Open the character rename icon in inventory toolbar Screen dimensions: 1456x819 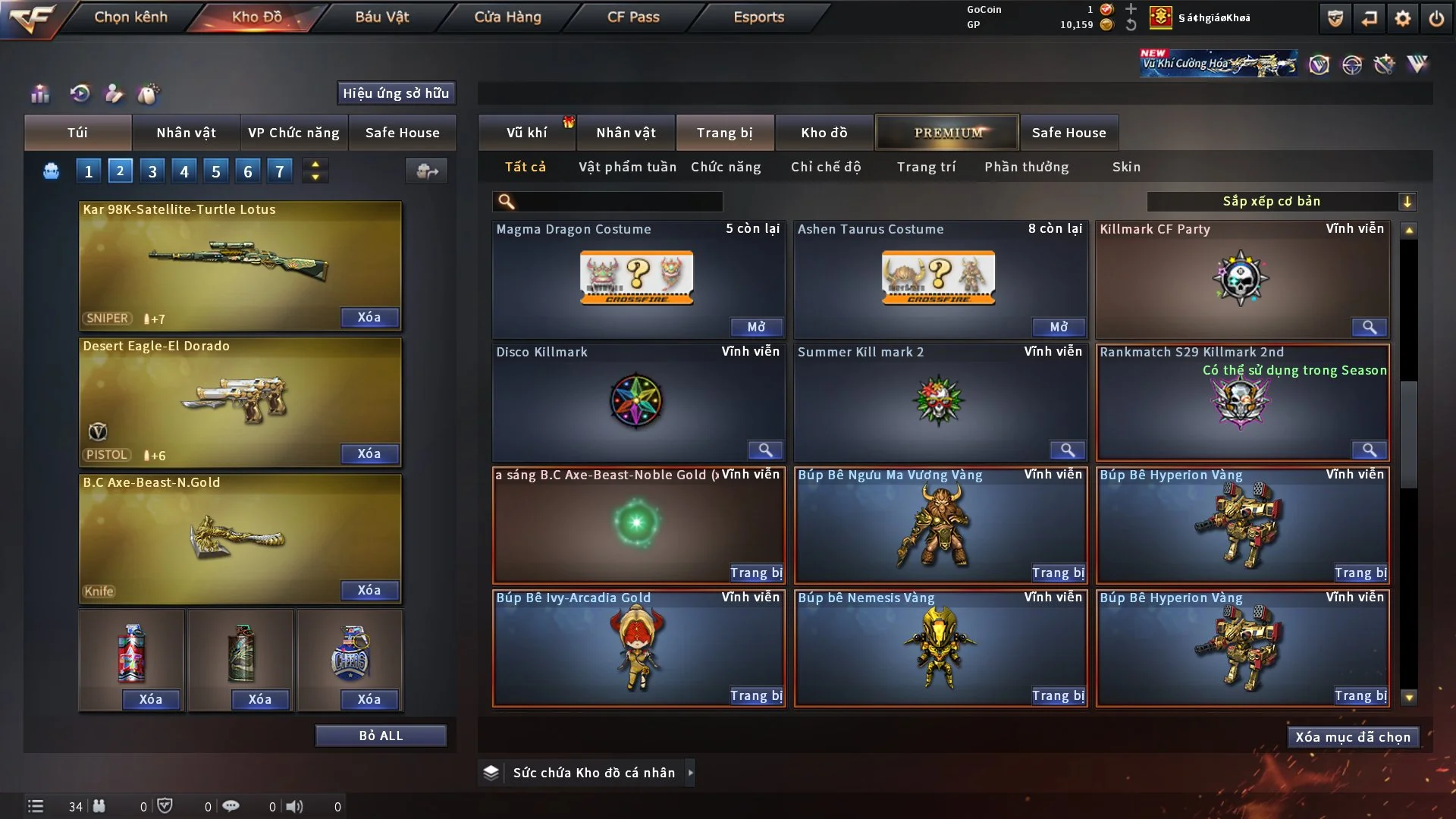point(114,93)
